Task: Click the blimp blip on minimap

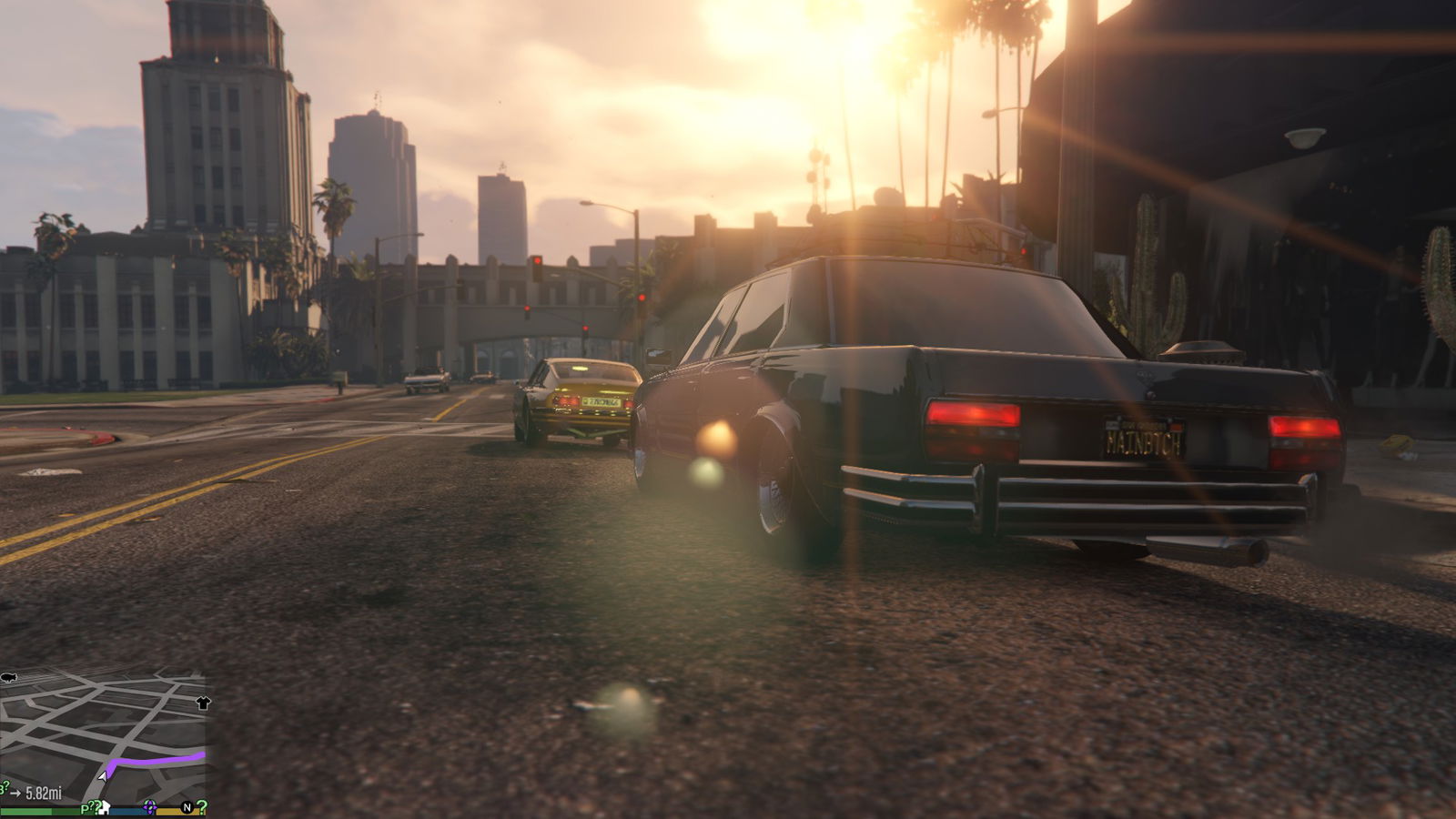Action: (x=9, y=678)
